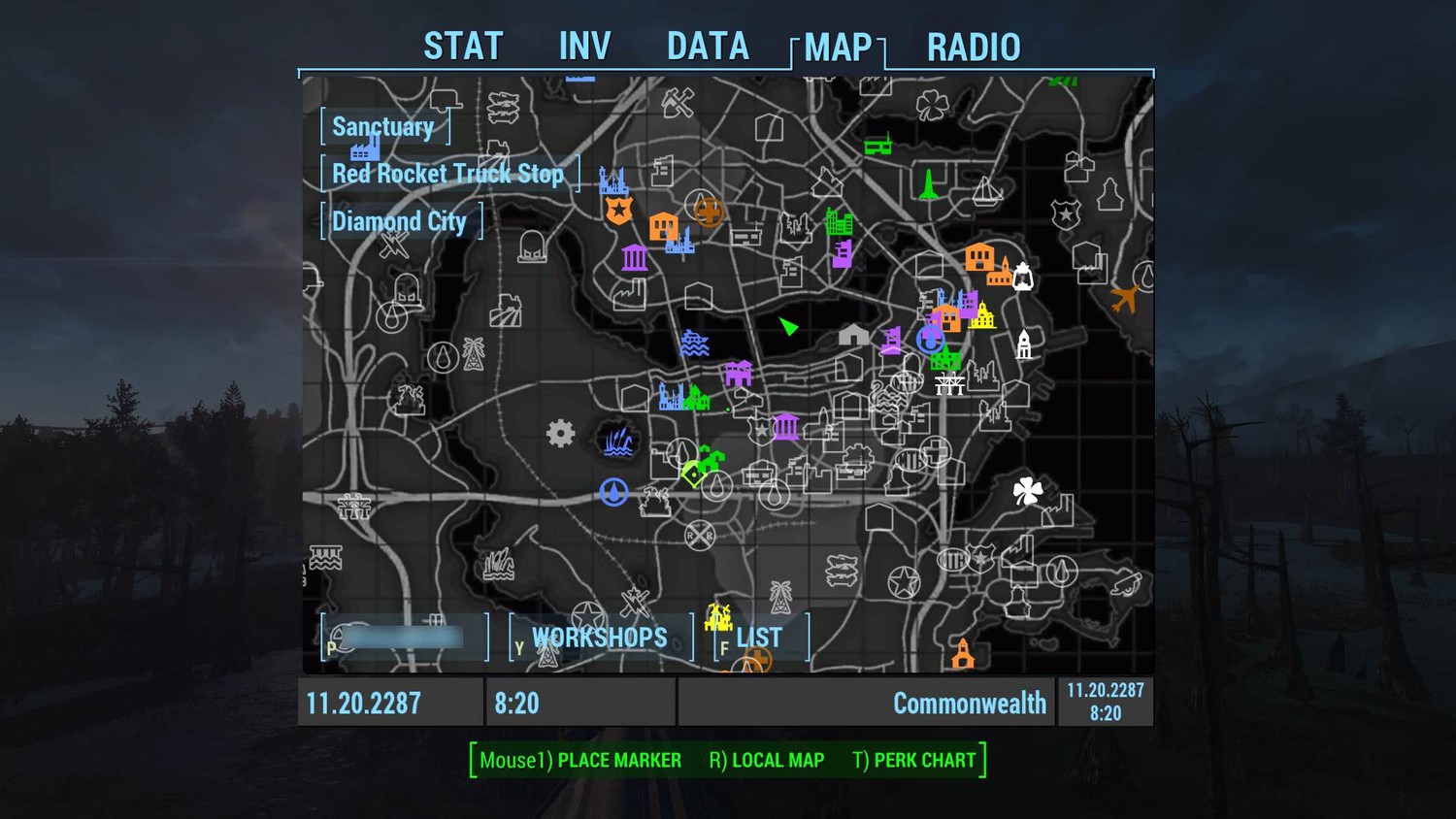1456x819 pixels.
Task: Click the green train-car map marker
Action: pyautogui.click(x=877, y=146)
